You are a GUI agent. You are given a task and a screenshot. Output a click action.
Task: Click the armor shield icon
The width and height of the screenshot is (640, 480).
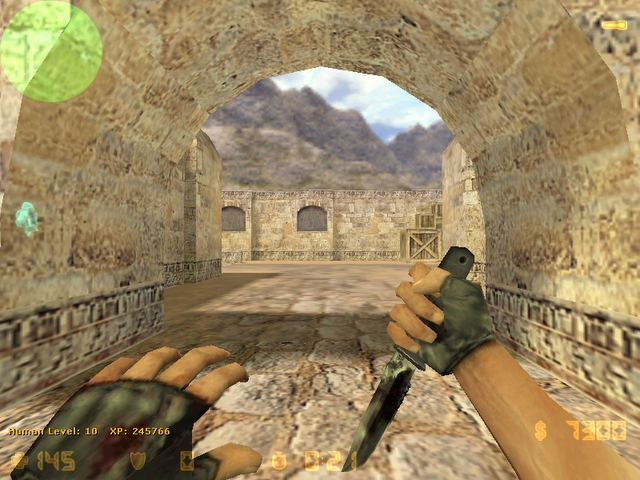137,460
